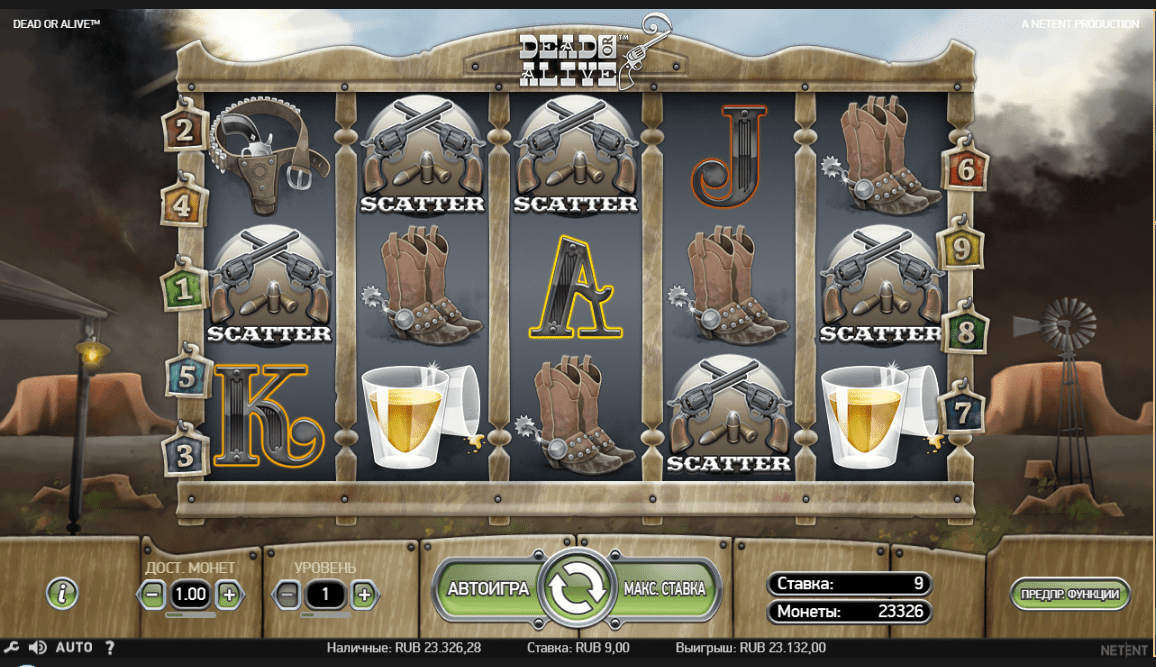Open game settings via the wrench icon
Image resolution: width=1156 pixels, height=667 pixels.
(x=14, y=648)
